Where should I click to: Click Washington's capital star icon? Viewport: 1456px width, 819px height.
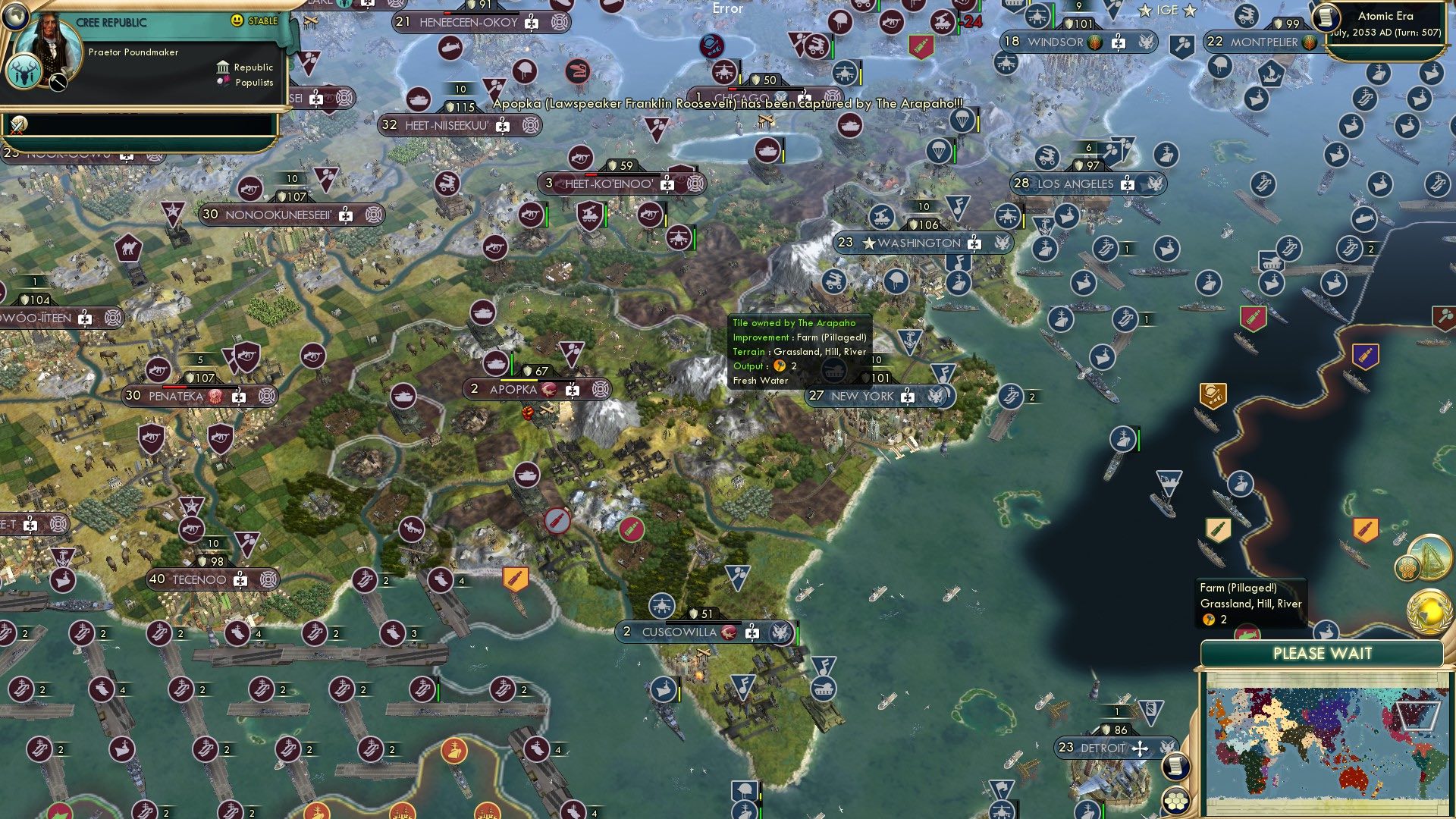pyautogui.click(x=871, y=243)
